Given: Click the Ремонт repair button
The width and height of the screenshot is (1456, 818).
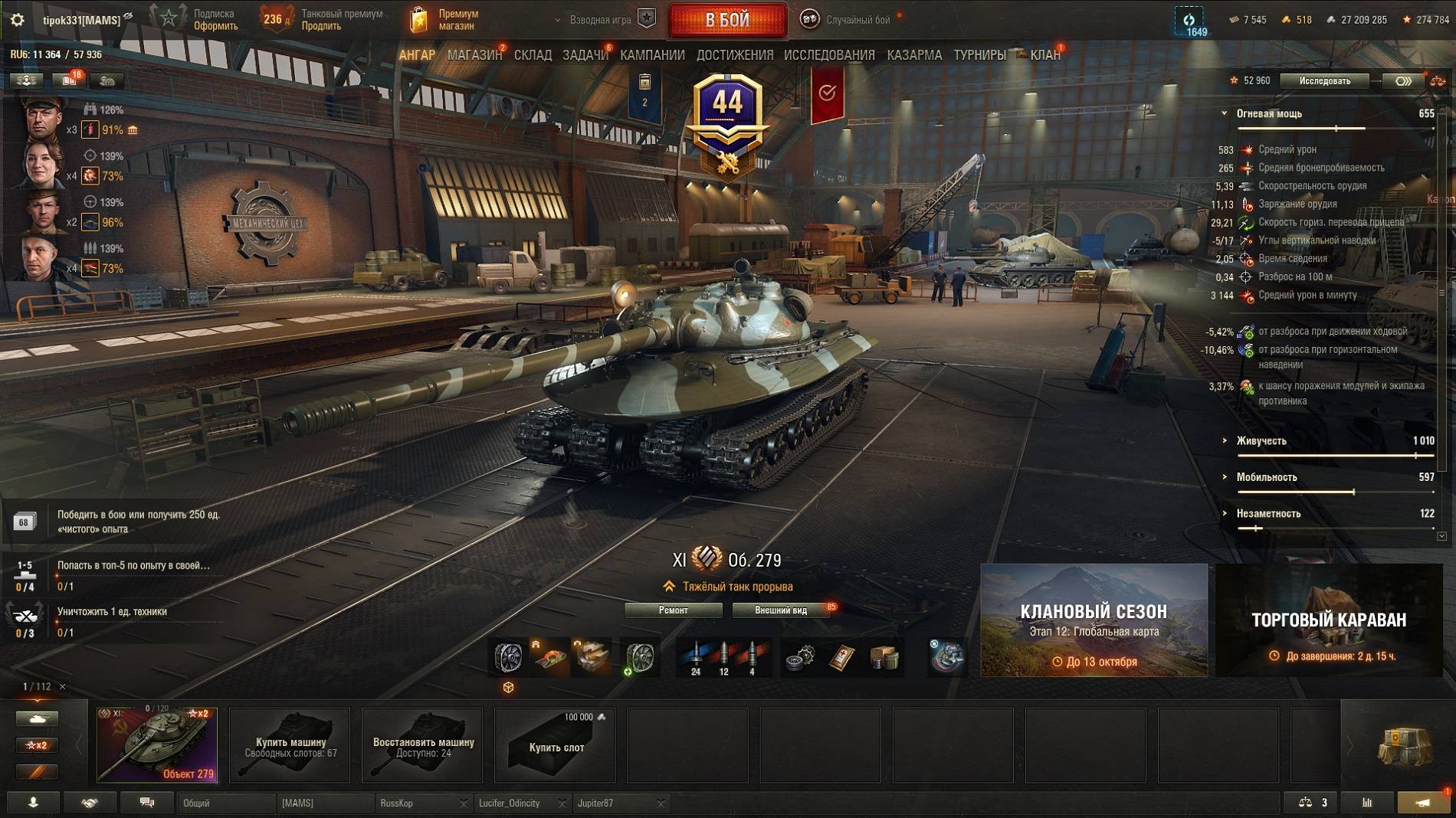Looking at the screenshot, I should point(673,610).
